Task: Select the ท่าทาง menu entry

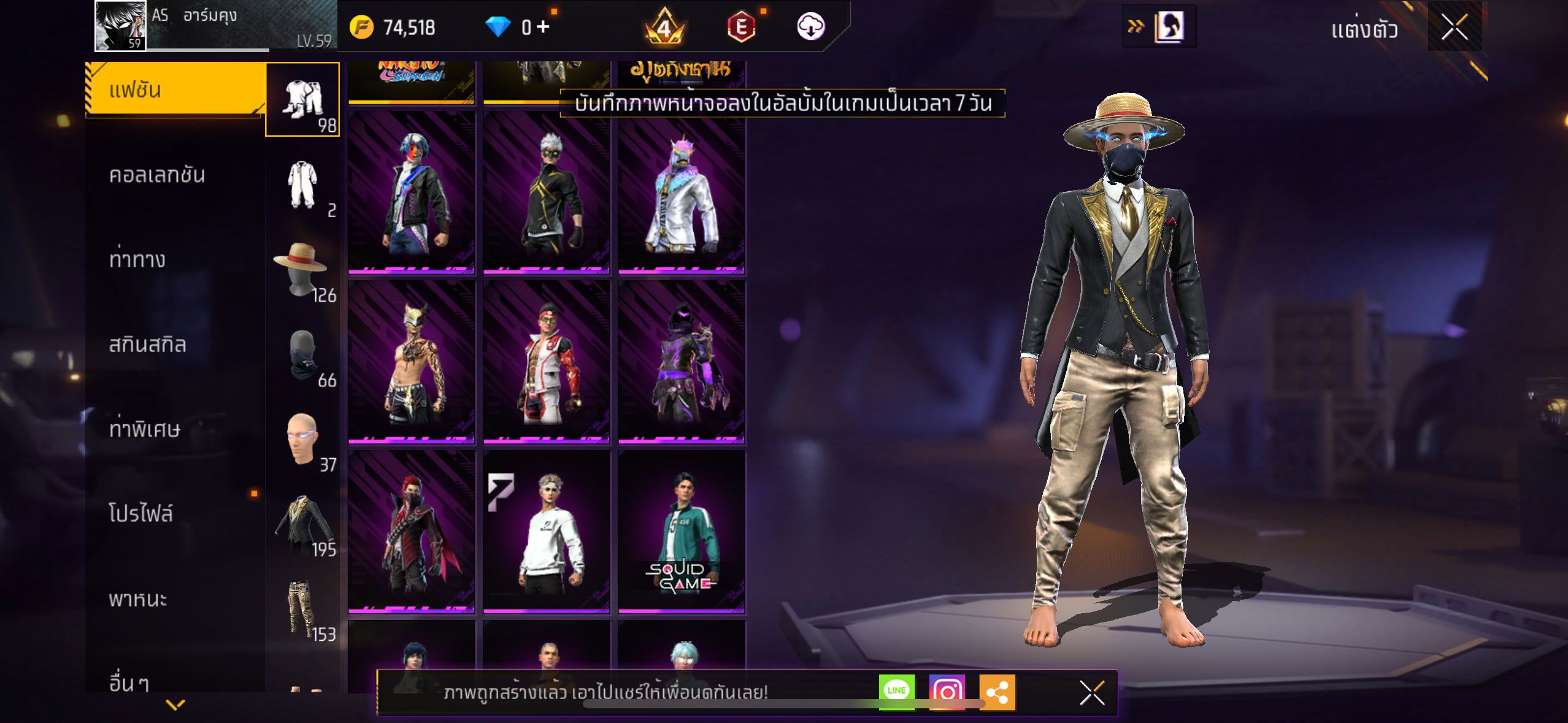Action: 137,260
